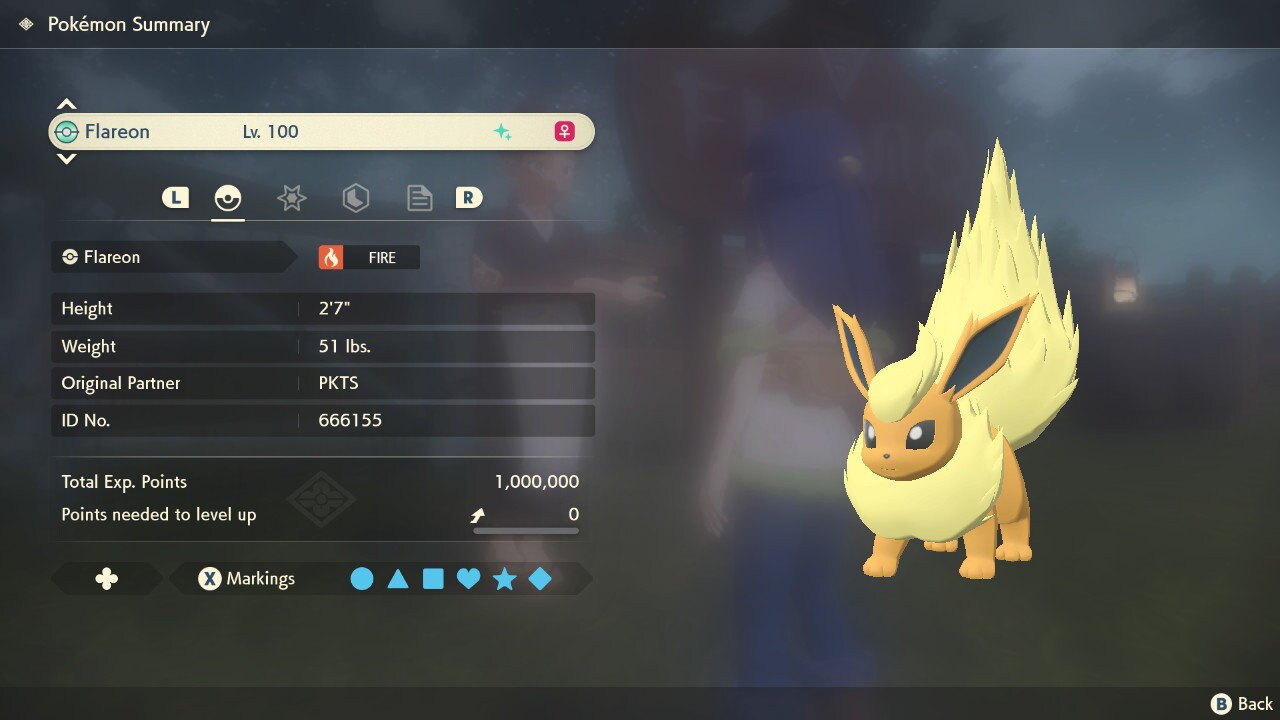Toggle the circle marking
The image size is (1280, 720).
[362, 579]
